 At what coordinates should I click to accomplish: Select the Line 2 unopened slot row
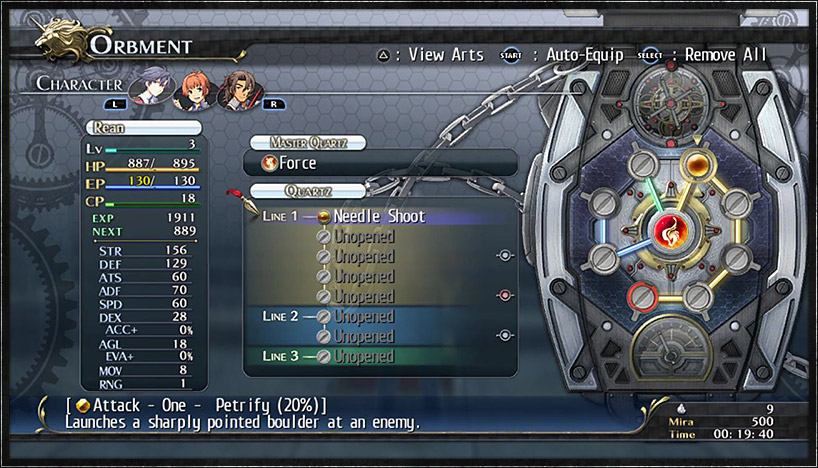pos(378,316)
